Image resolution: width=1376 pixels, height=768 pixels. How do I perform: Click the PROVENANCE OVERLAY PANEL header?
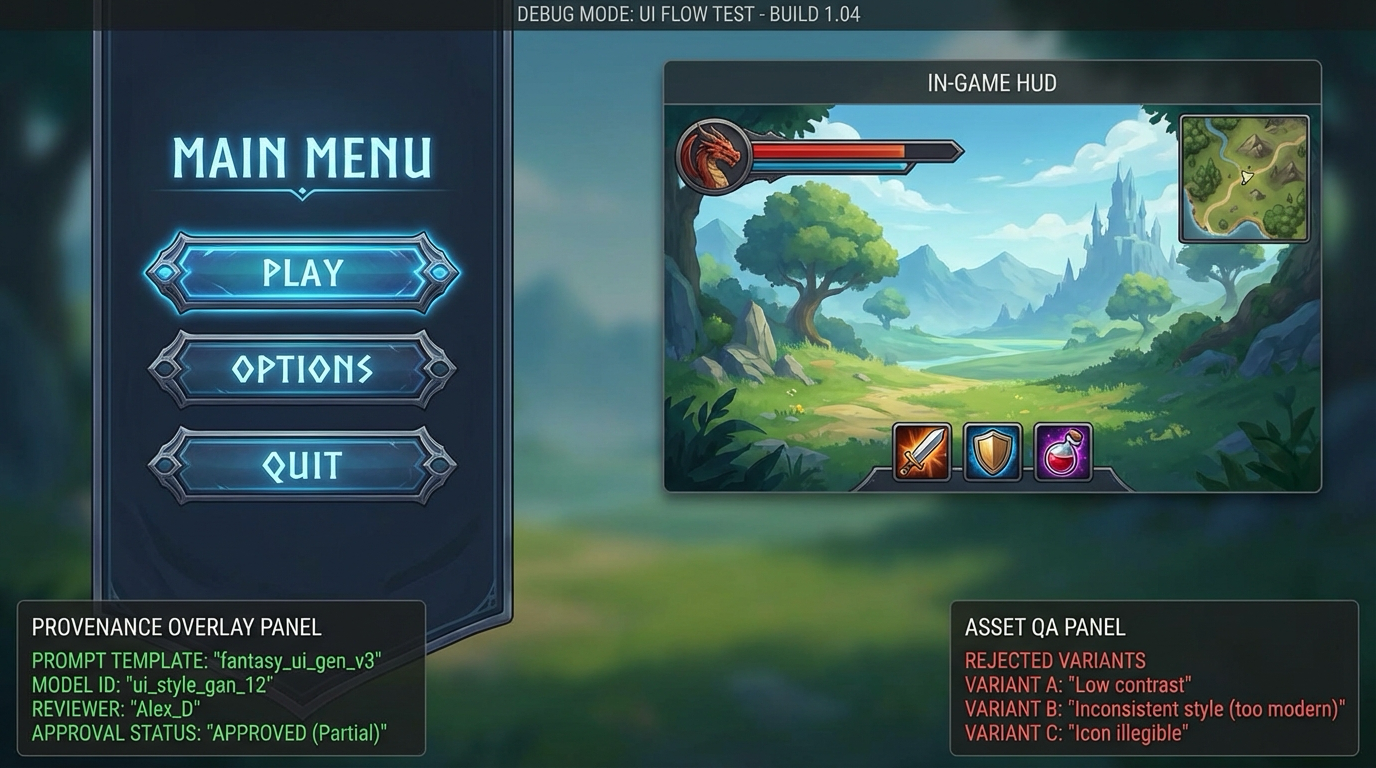click(x=175, y=627)
